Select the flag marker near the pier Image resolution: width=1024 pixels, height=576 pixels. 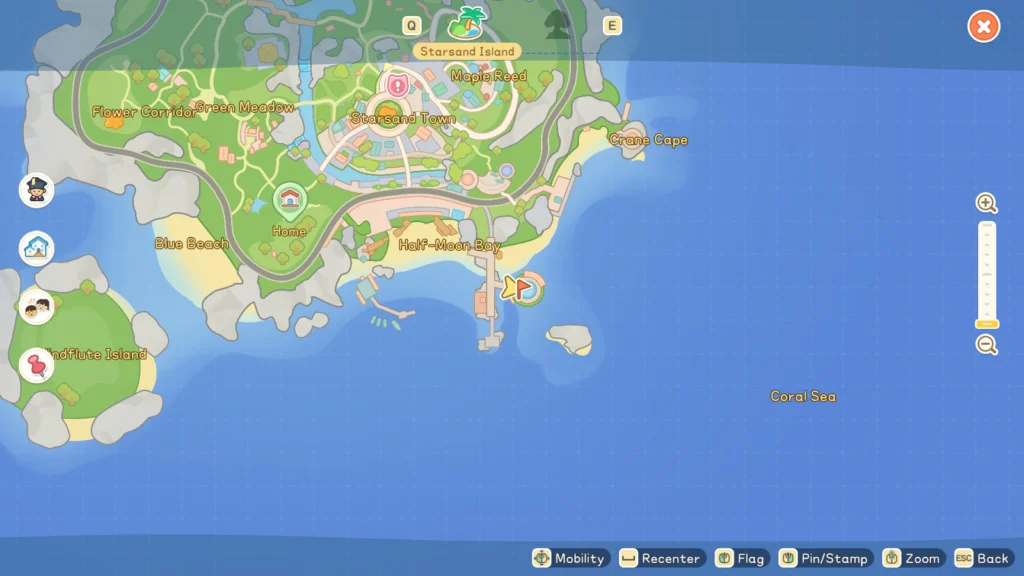(521, 288)
